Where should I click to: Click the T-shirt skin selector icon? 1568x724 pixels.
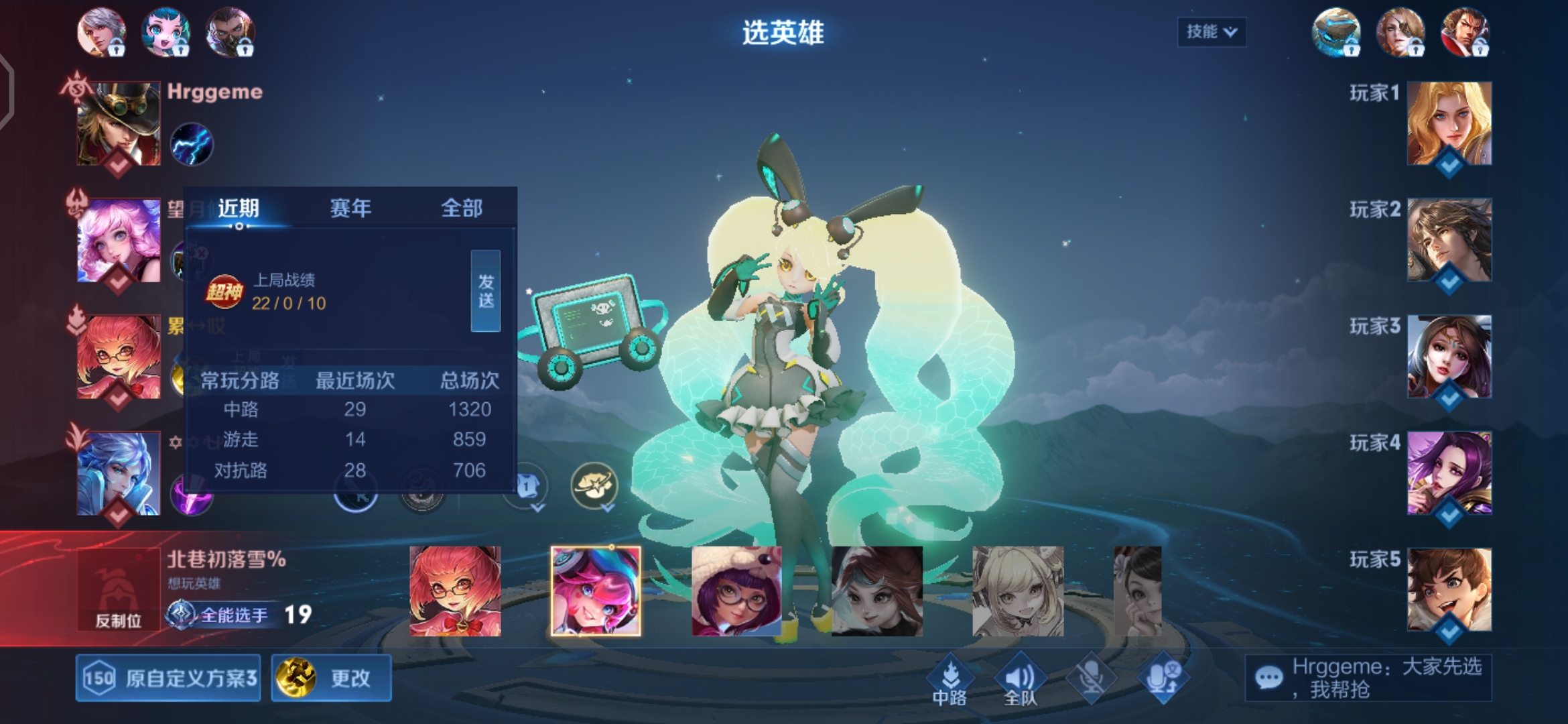[x=527, y=484]
